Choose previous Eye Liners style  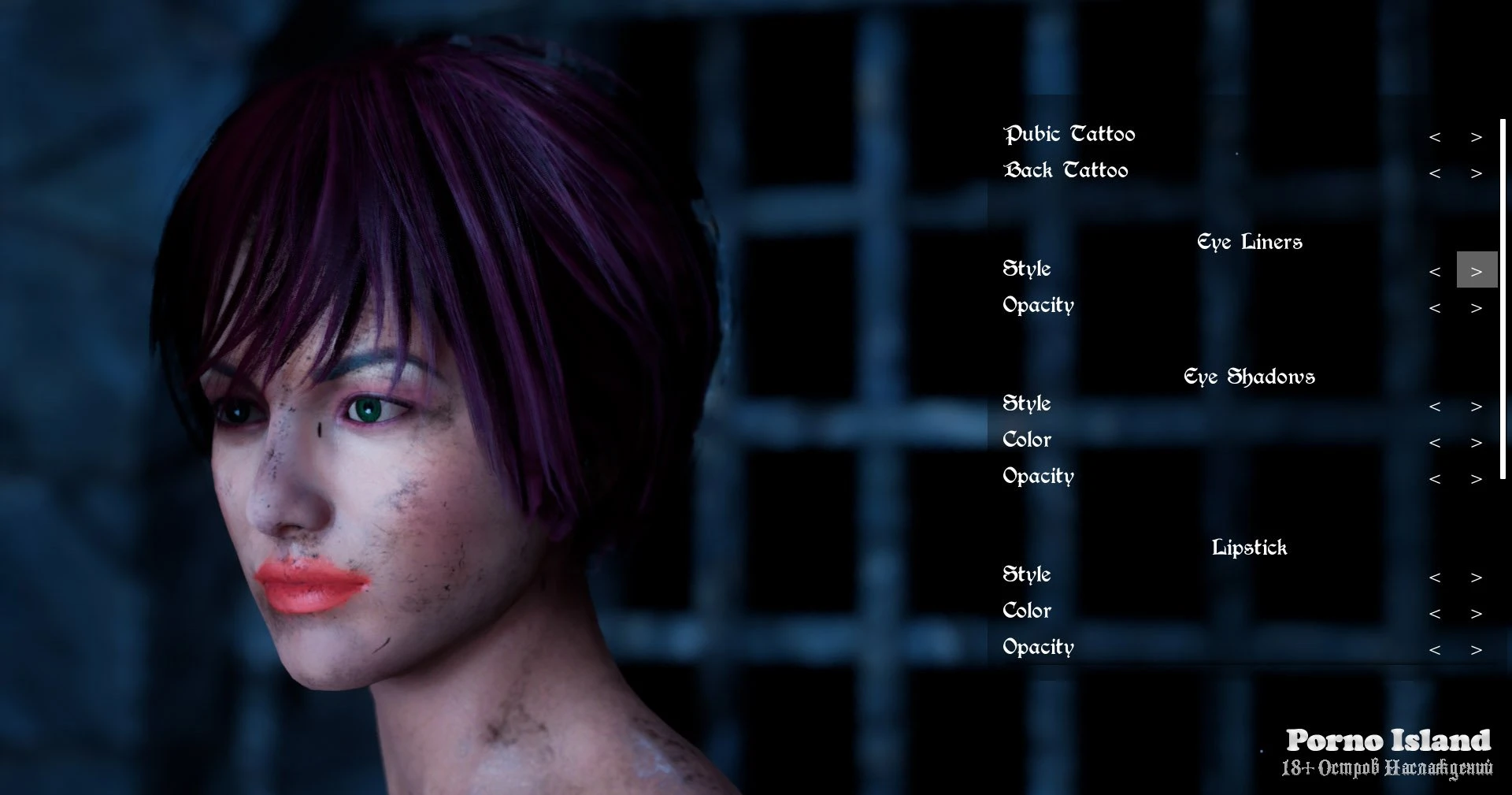tap(1435, 272)
